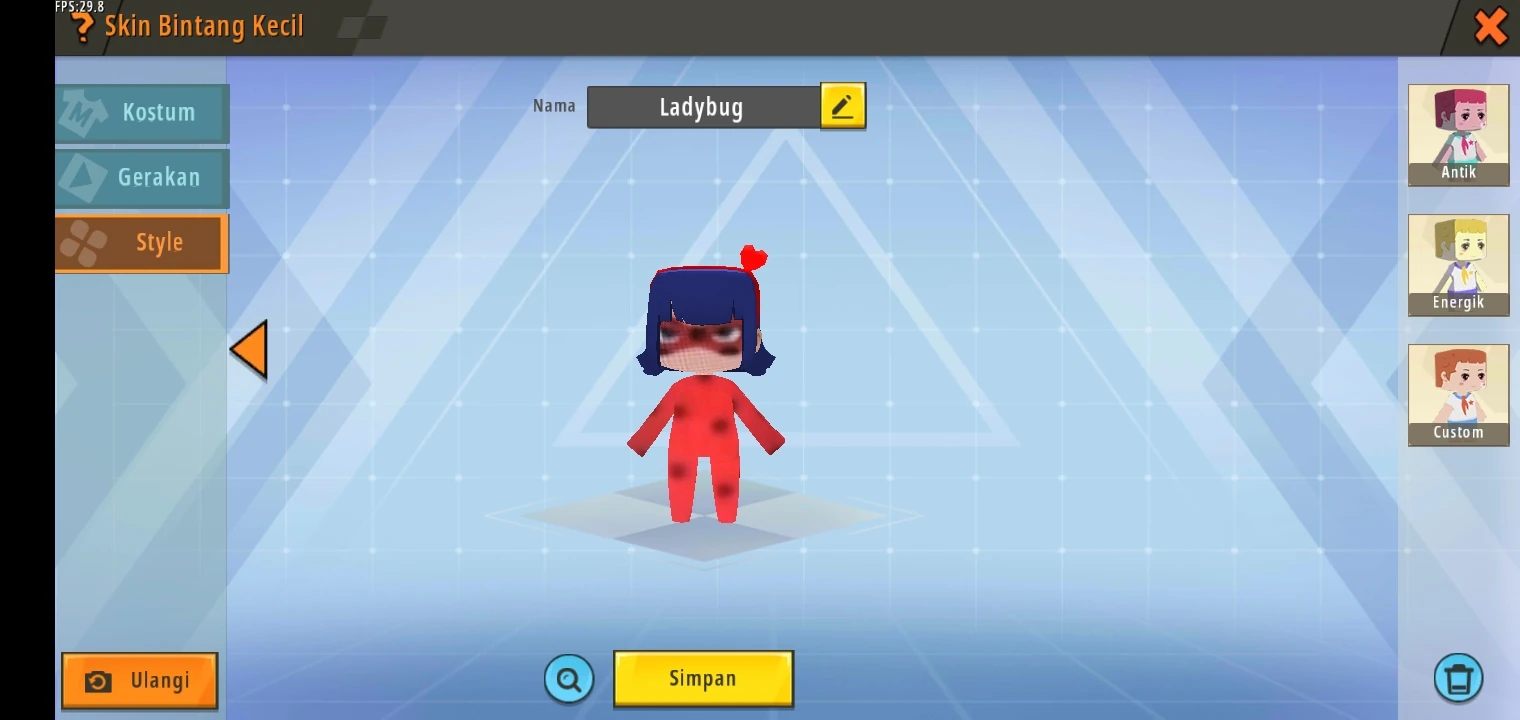Click the arrow icon on the Gerakan tab

[x=83, y=178]
